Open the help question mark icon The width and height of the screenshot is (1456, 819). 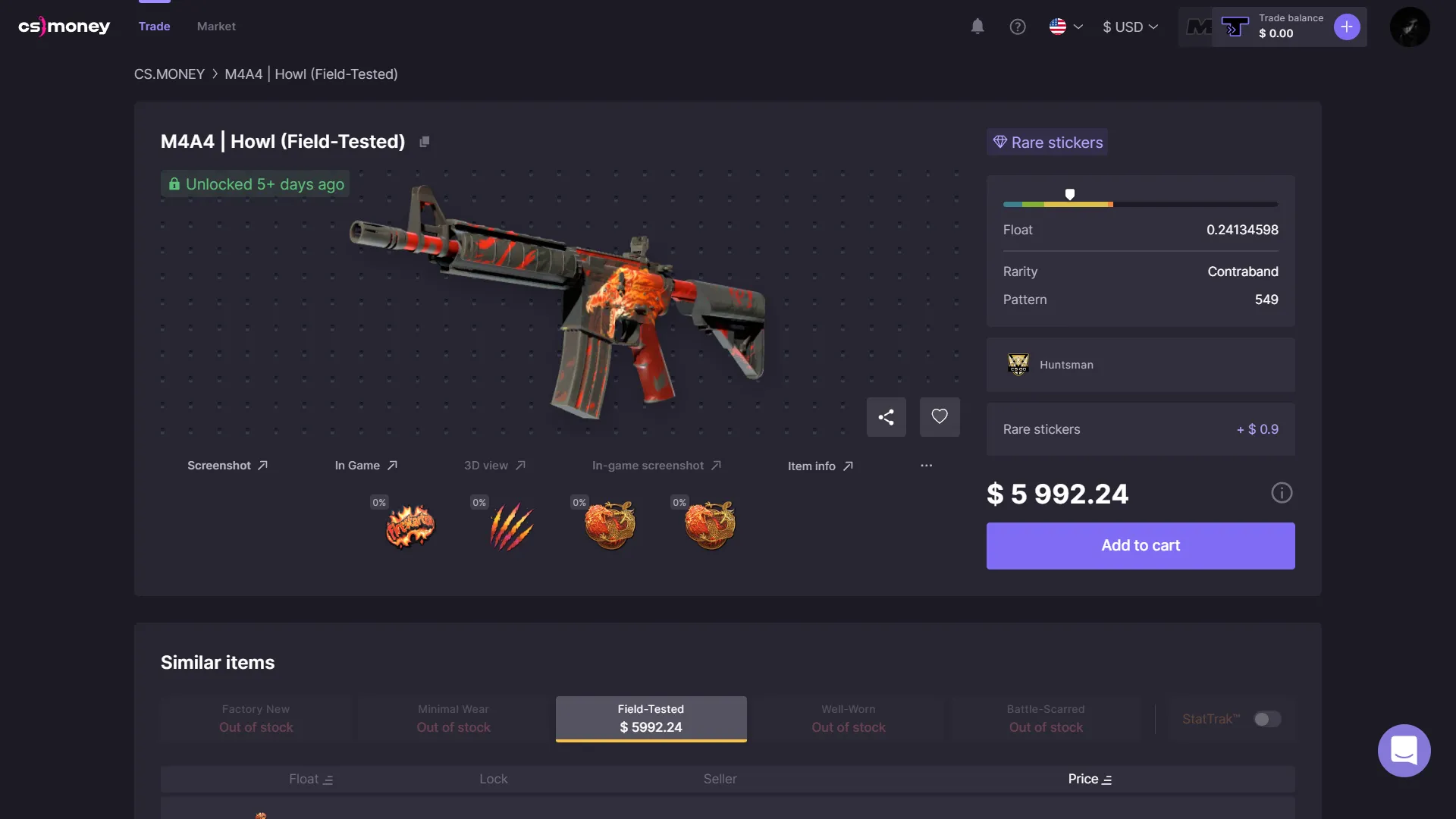click(1018, 27)
